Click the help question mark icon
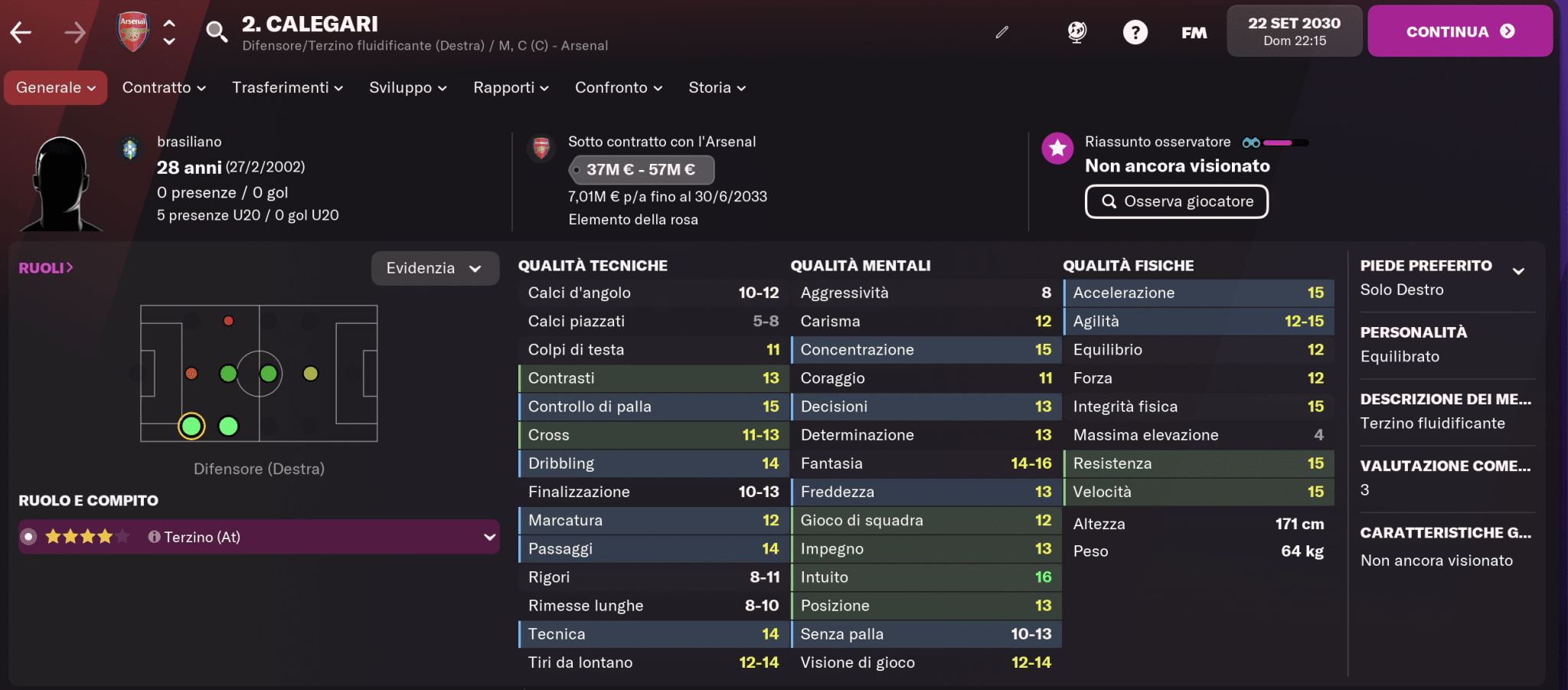This screenshot has height=690, width=1568. (1135, 32)
